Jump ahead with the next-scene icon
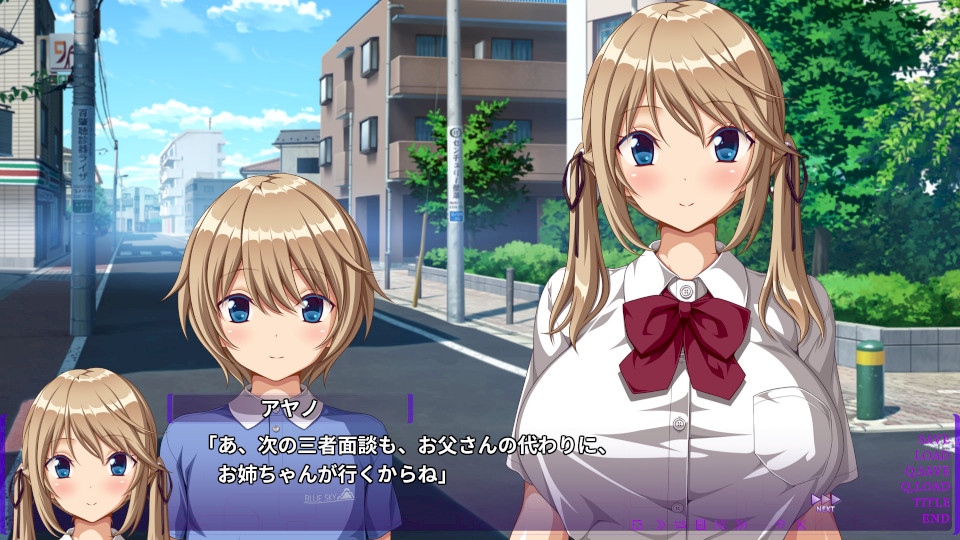This screenshot has width=960, height=540. [x=741, y=525]
